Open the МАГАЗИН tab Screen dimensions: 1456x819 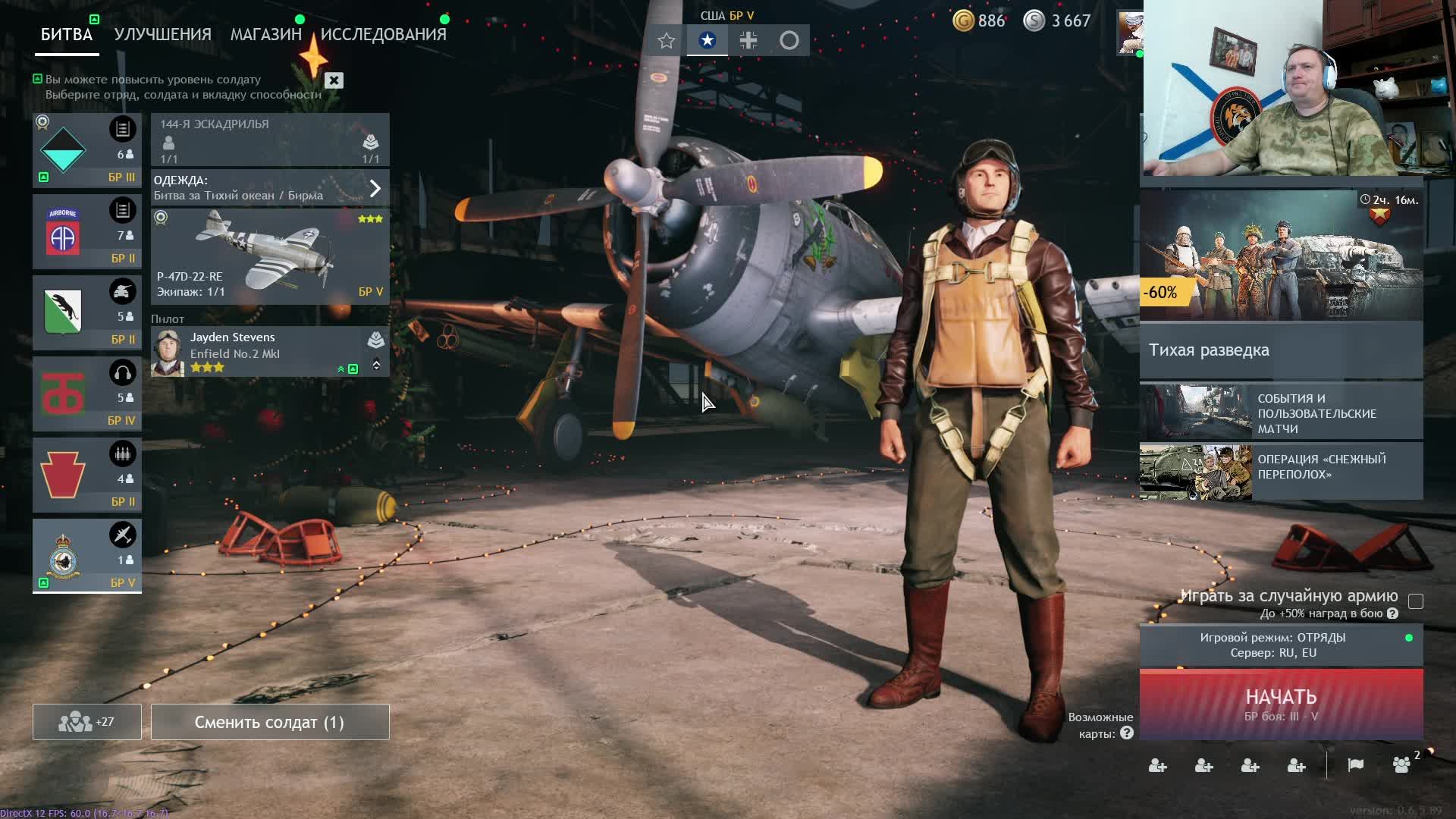pyautogui.click(x=265, y=35)
